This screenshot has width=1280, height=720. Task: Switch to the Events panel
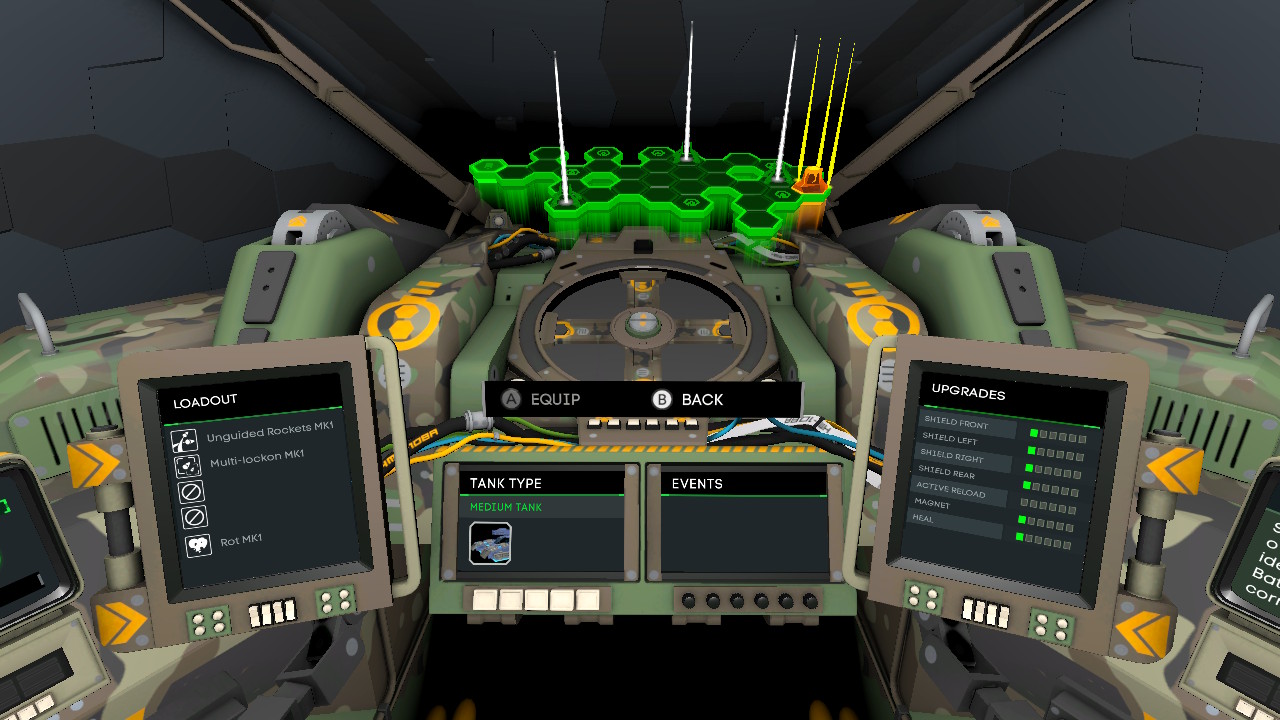coord(698,484)
